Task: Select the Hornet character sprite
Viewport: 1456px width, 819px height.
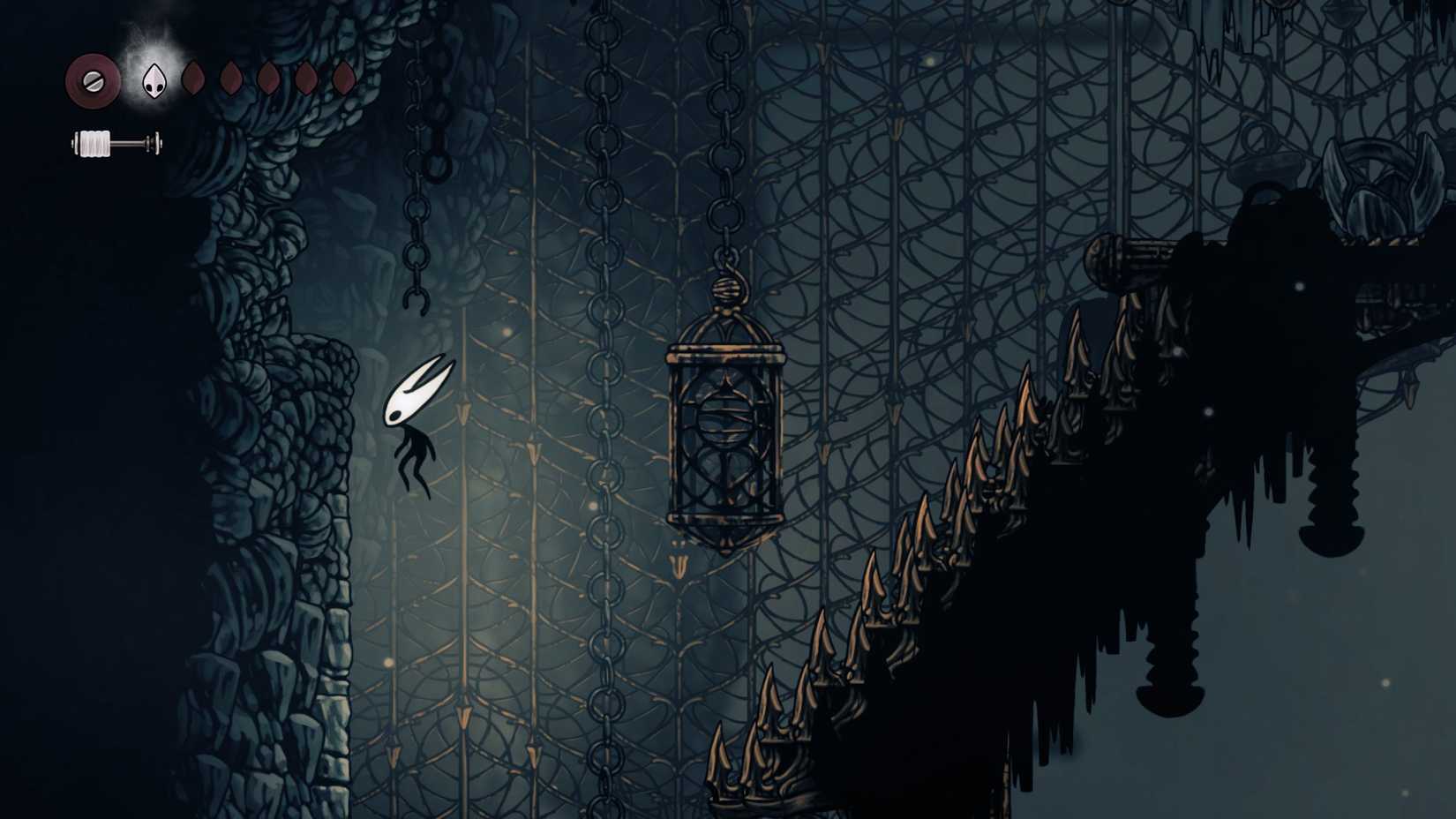Action: (x=415, y=424)
